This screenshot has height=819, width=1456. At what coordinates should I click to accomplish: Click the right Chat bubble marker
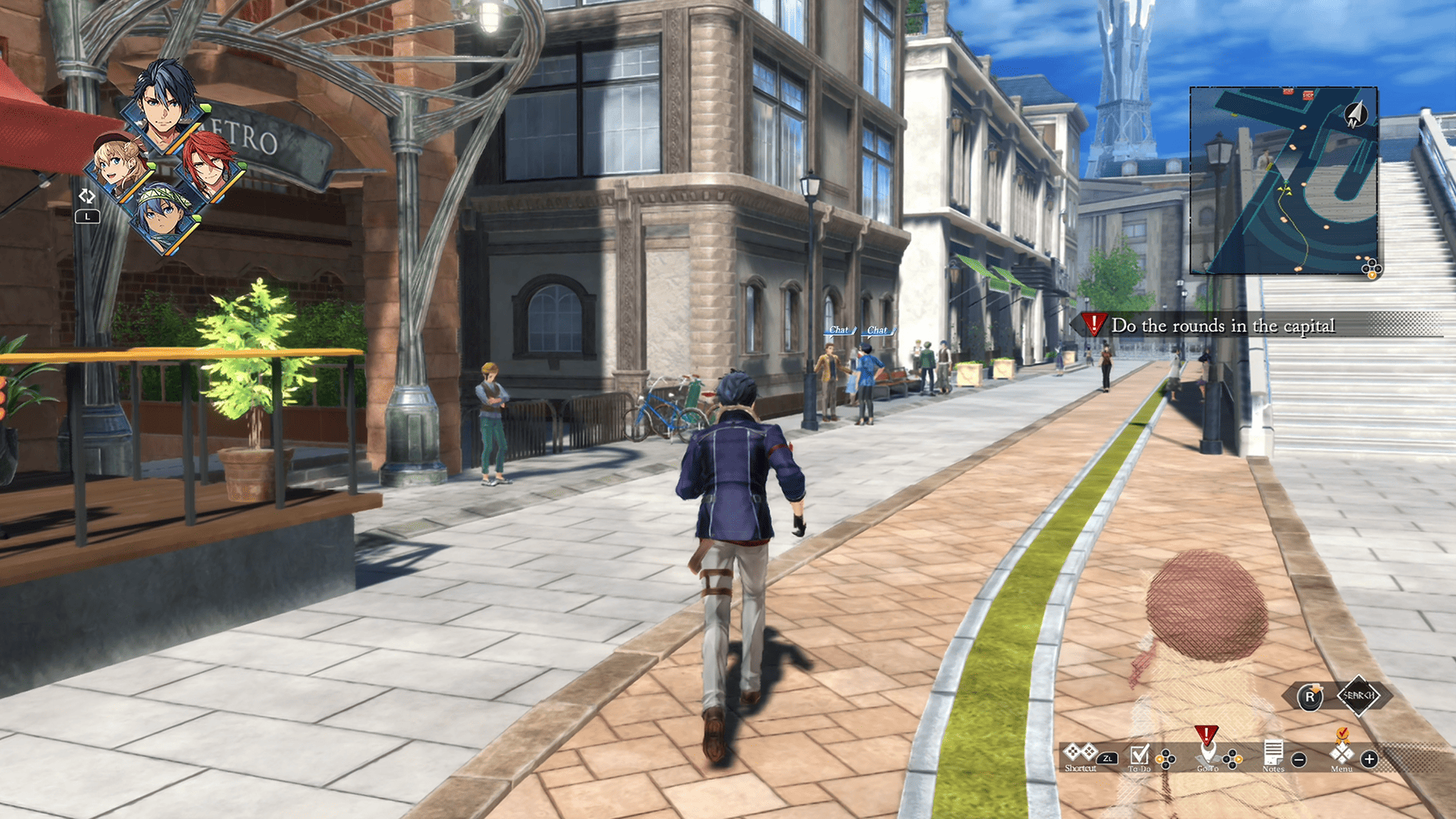tap(877, 330)
